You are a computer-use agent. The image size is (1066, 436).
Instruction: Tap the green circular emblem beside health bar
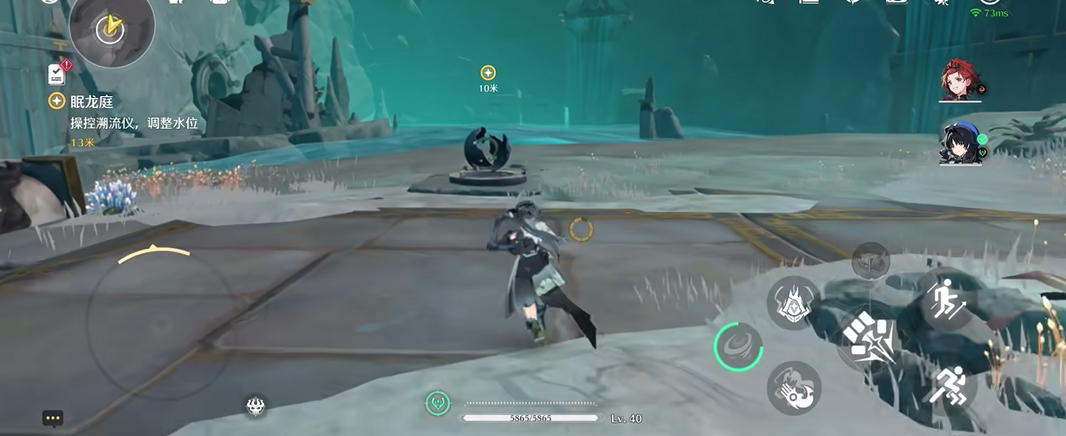click(x=437, y=403)
